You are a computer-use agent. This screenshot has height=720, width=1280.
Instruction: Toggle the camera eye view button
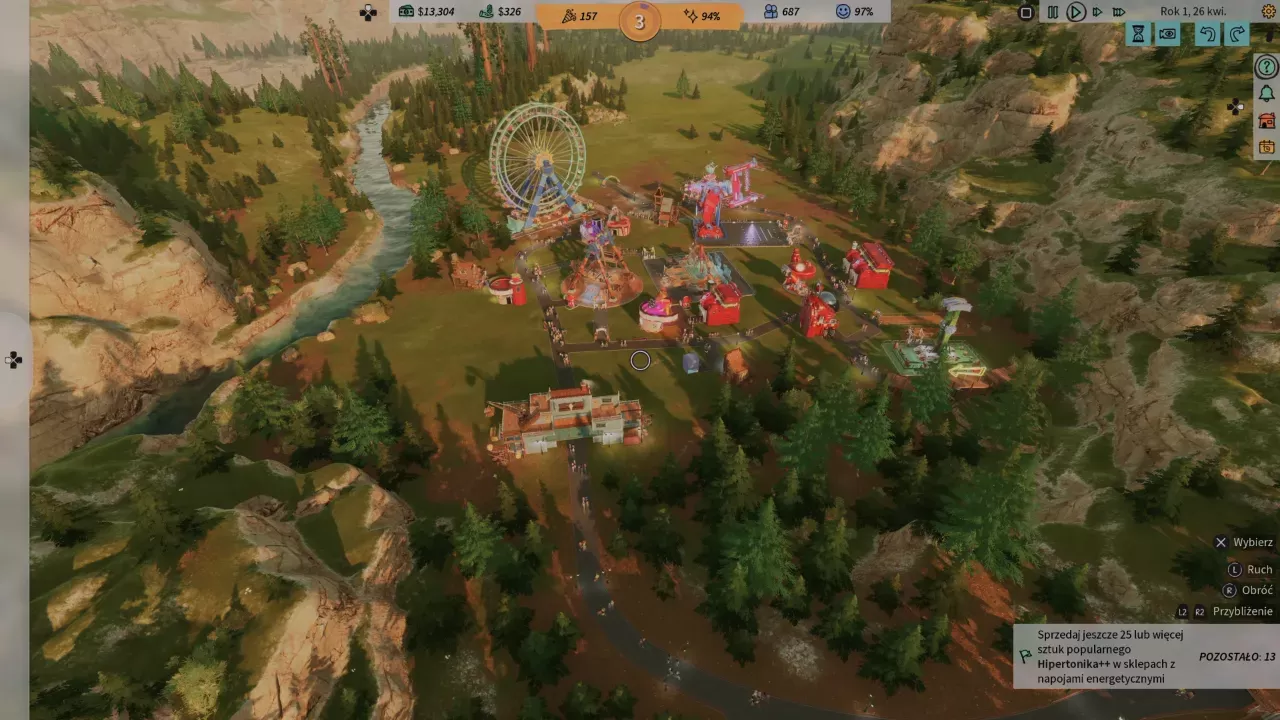pyautogui.click(x=1167, y=34)
